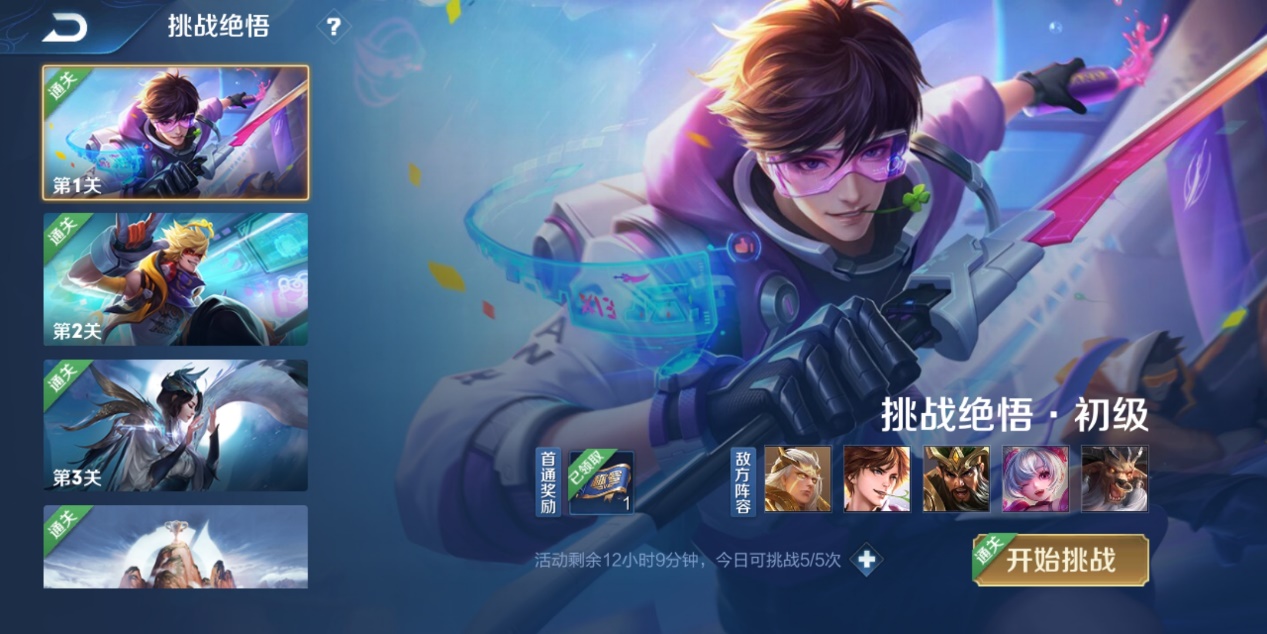Open the question mark help info
The width and height of the screenshot is (1267, 634).
[x=333, y=27]
